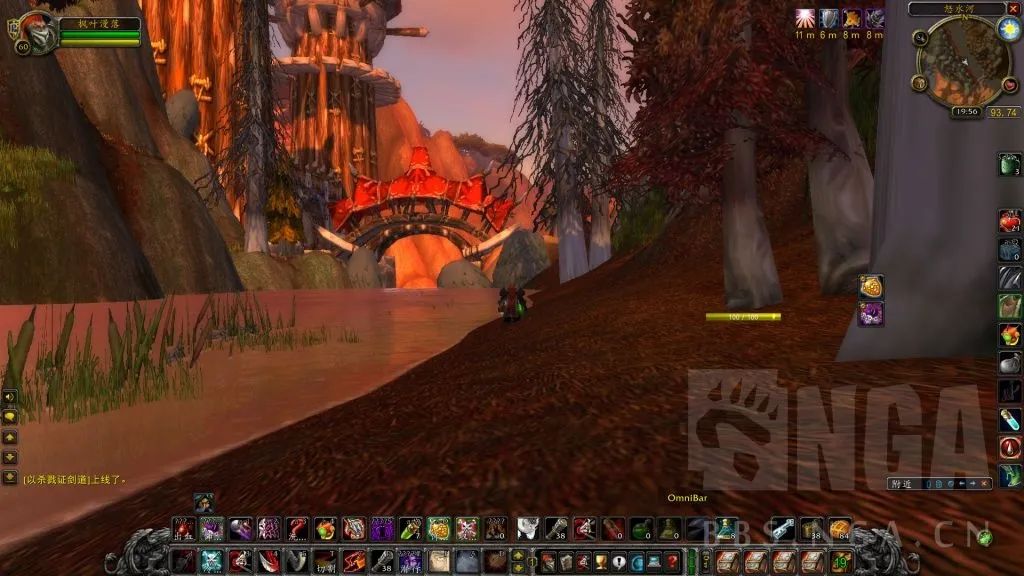Activate the 切割 ability on the bottom bar
Viewport: 1024px width, 576px height.
(x=326, y=561)
